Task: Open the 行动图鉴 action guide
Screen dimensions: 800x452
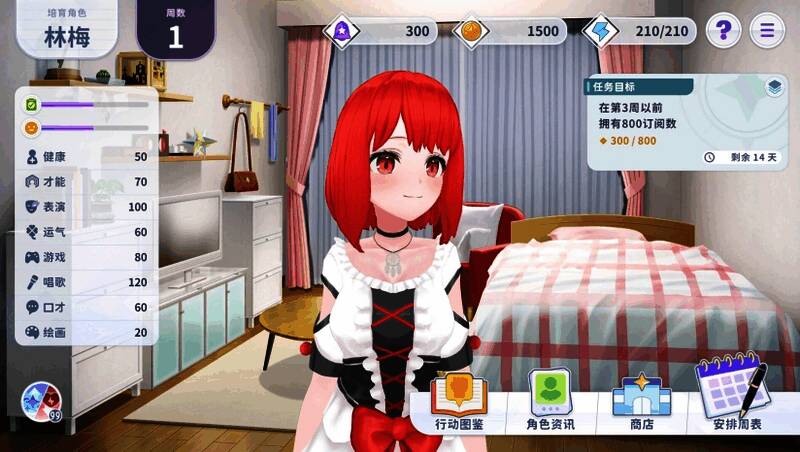Action: (459, 402)
